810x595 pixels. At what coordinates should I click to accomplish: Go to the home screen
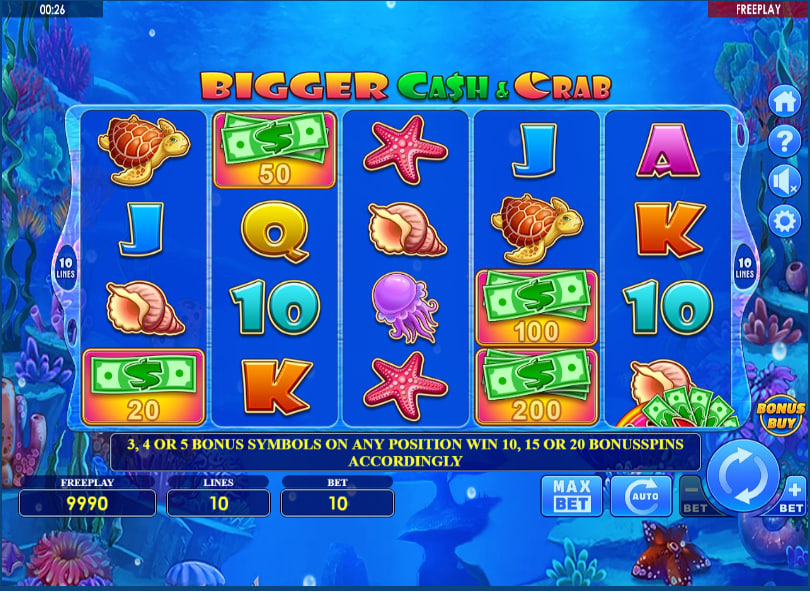[784, 102]
